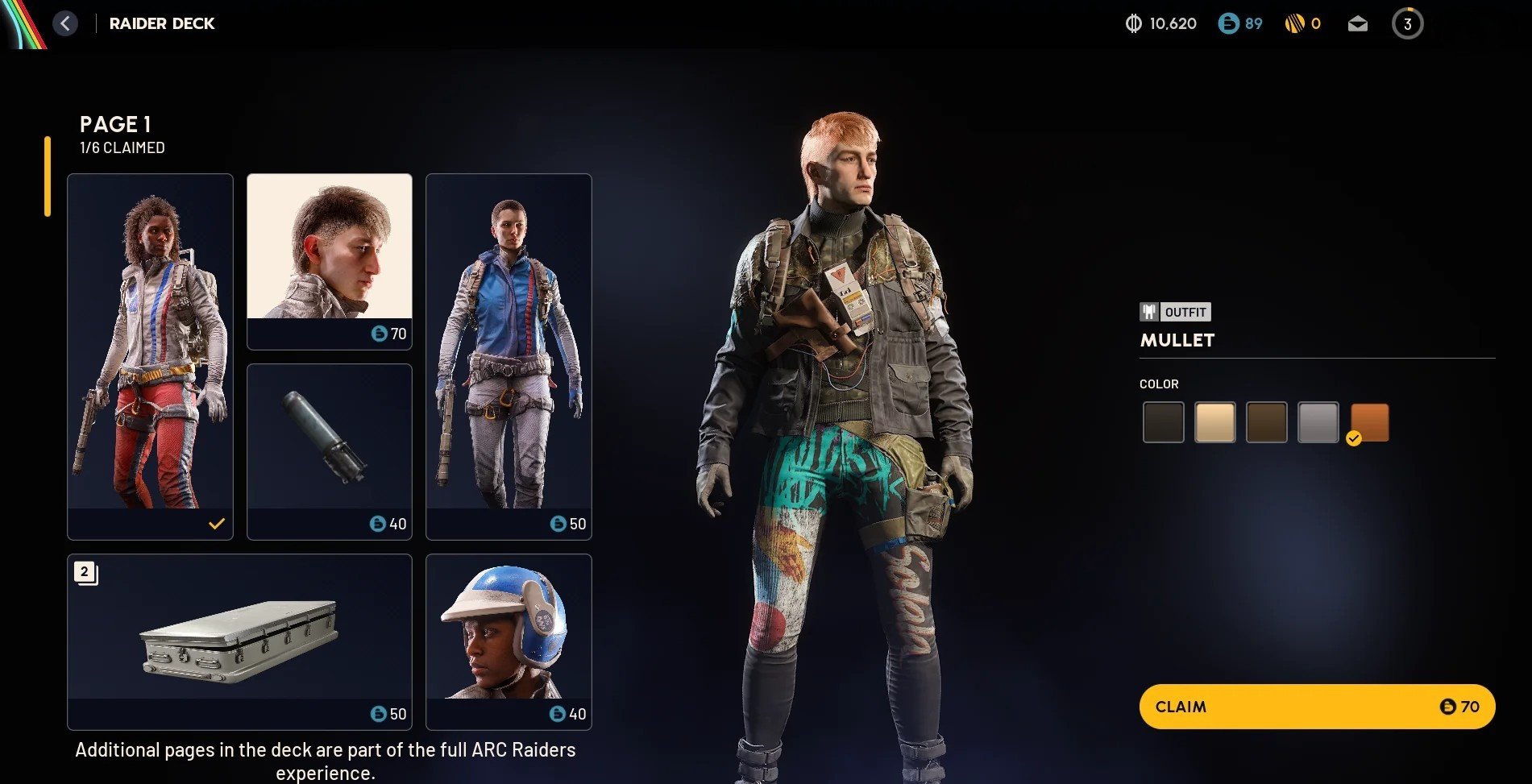Select the blonde hair color option
Image resolution: width=1532 pixels, height=784 pixels.
pyautogui.click(x=1215, y=421)
